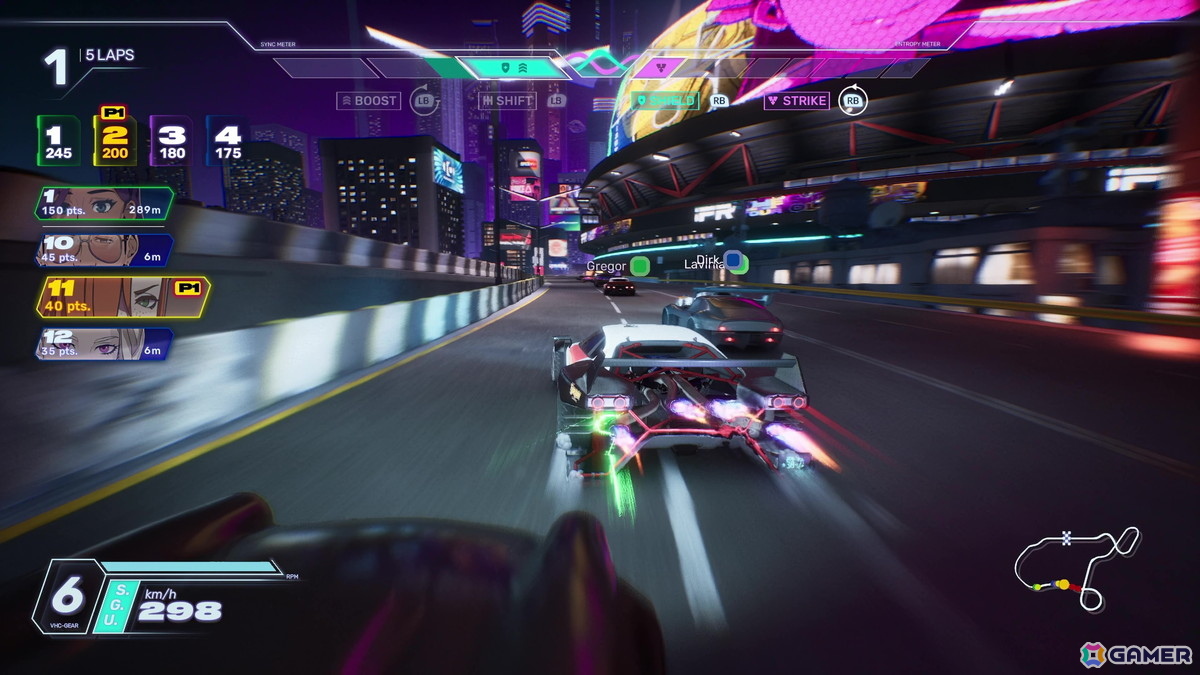Select the position 1 driver row, 150 pts

point(103,203)
